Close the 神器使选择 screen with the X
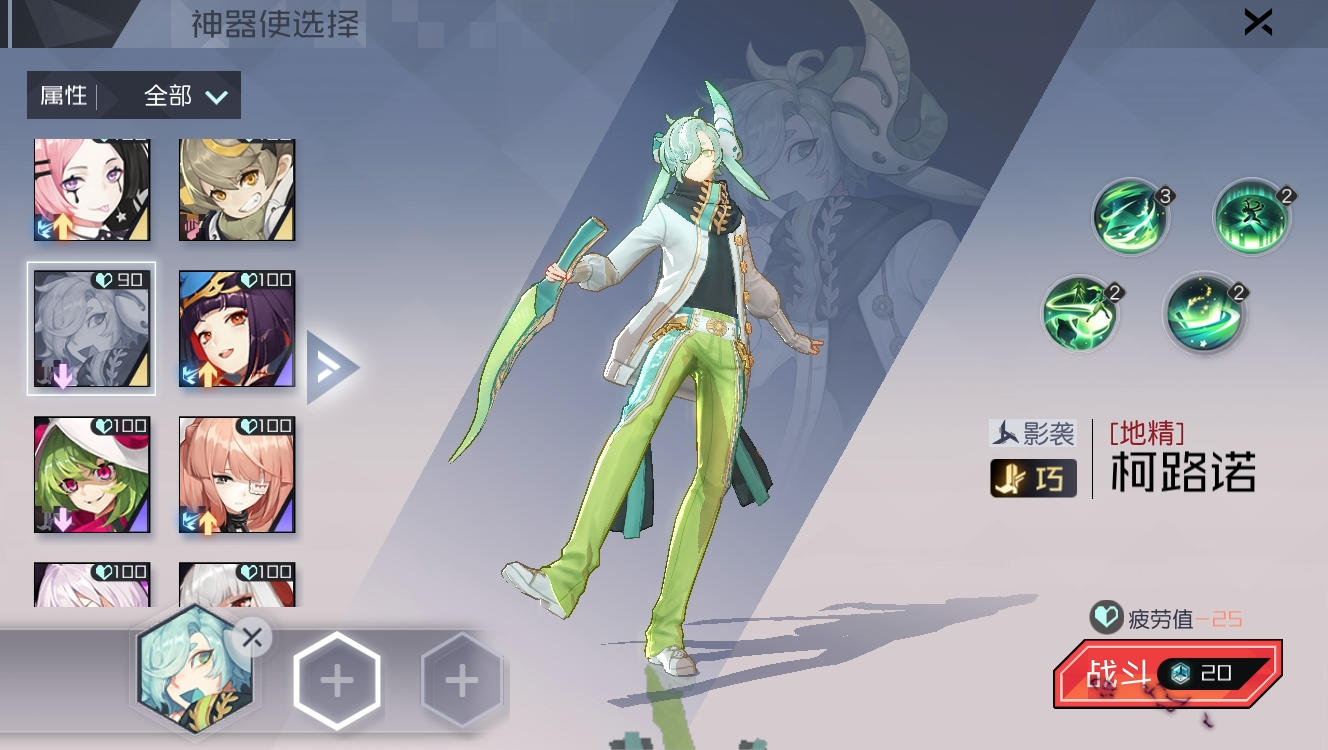 tap(1257, 22)
